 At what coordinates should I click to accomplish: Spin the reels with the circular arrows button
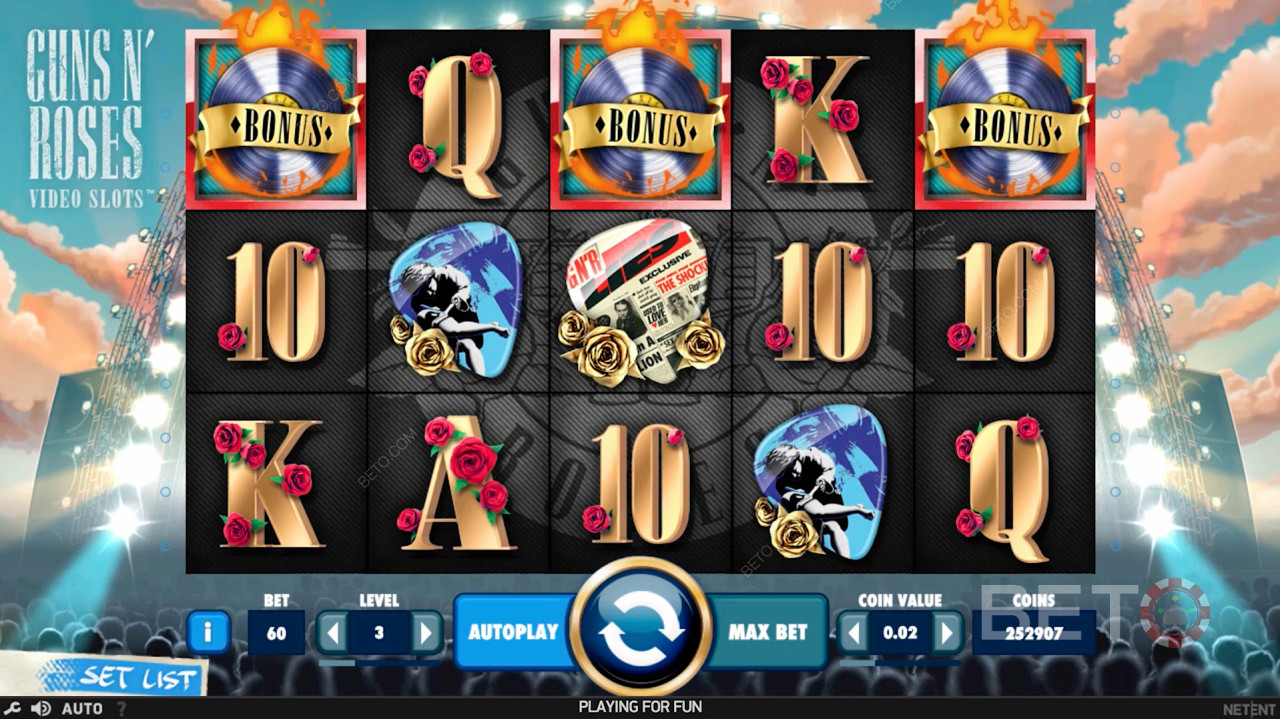tap(640, 631)
